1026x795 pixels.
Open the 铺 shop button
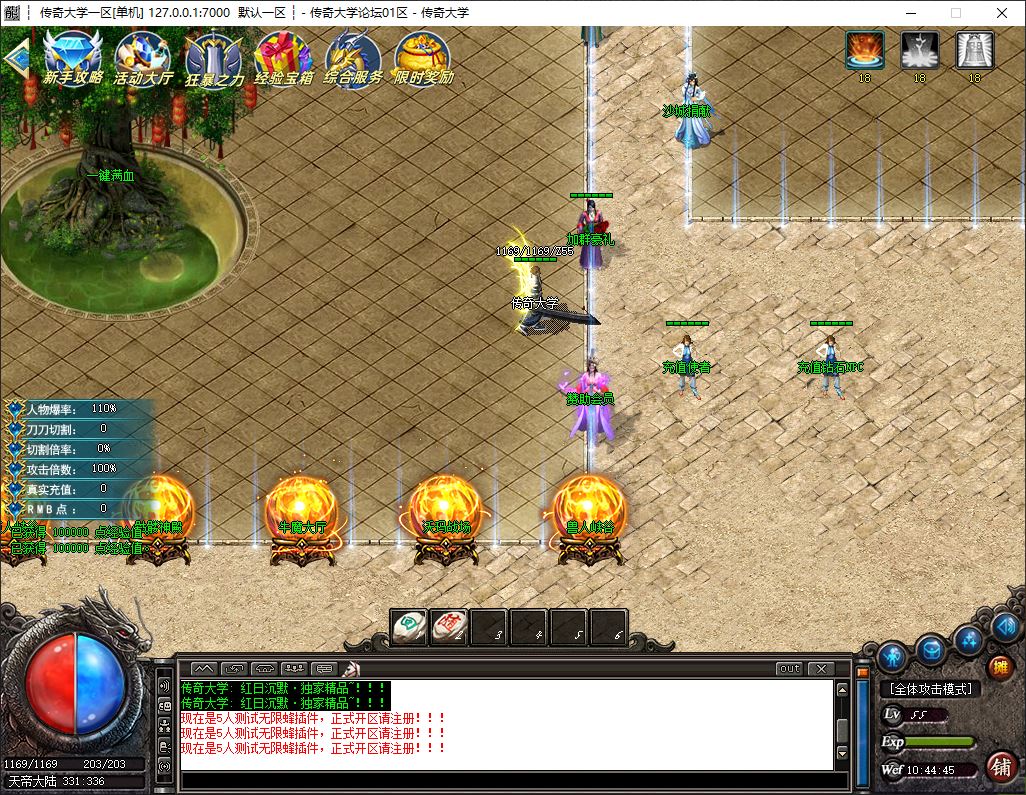[998, 766]
